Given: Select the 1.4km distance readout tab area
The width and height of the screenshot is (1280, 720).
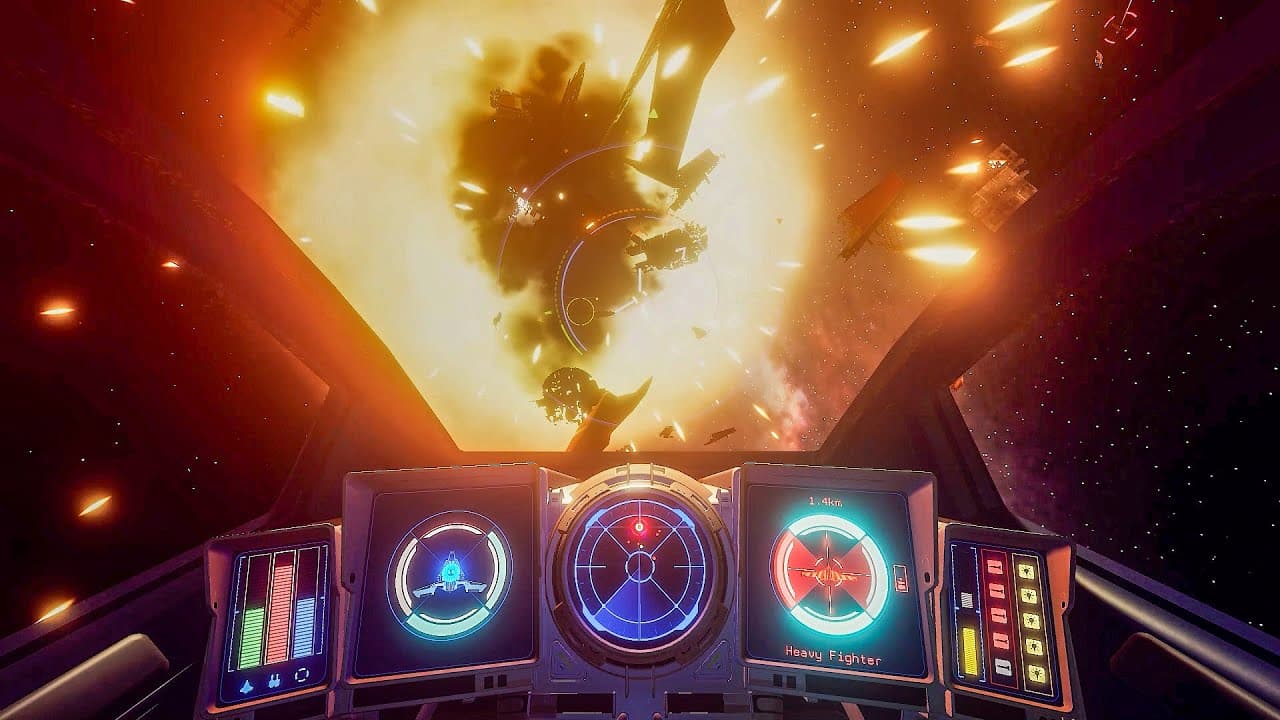Looking at the screenshot, I should 825,501.
